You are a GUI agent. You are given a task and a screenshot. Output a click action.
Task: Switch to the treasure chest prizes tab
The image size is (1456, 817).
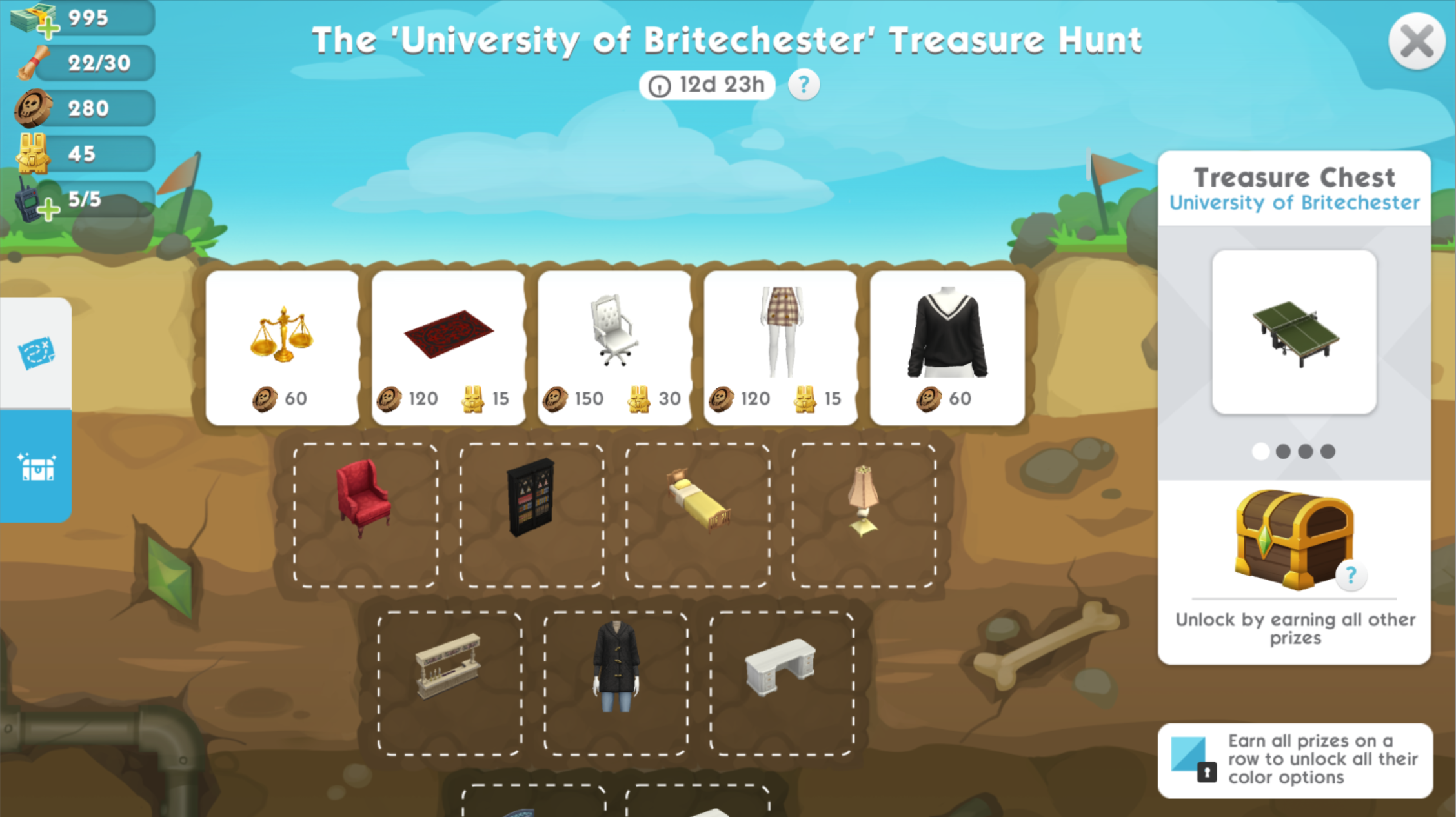coord(36,467)
